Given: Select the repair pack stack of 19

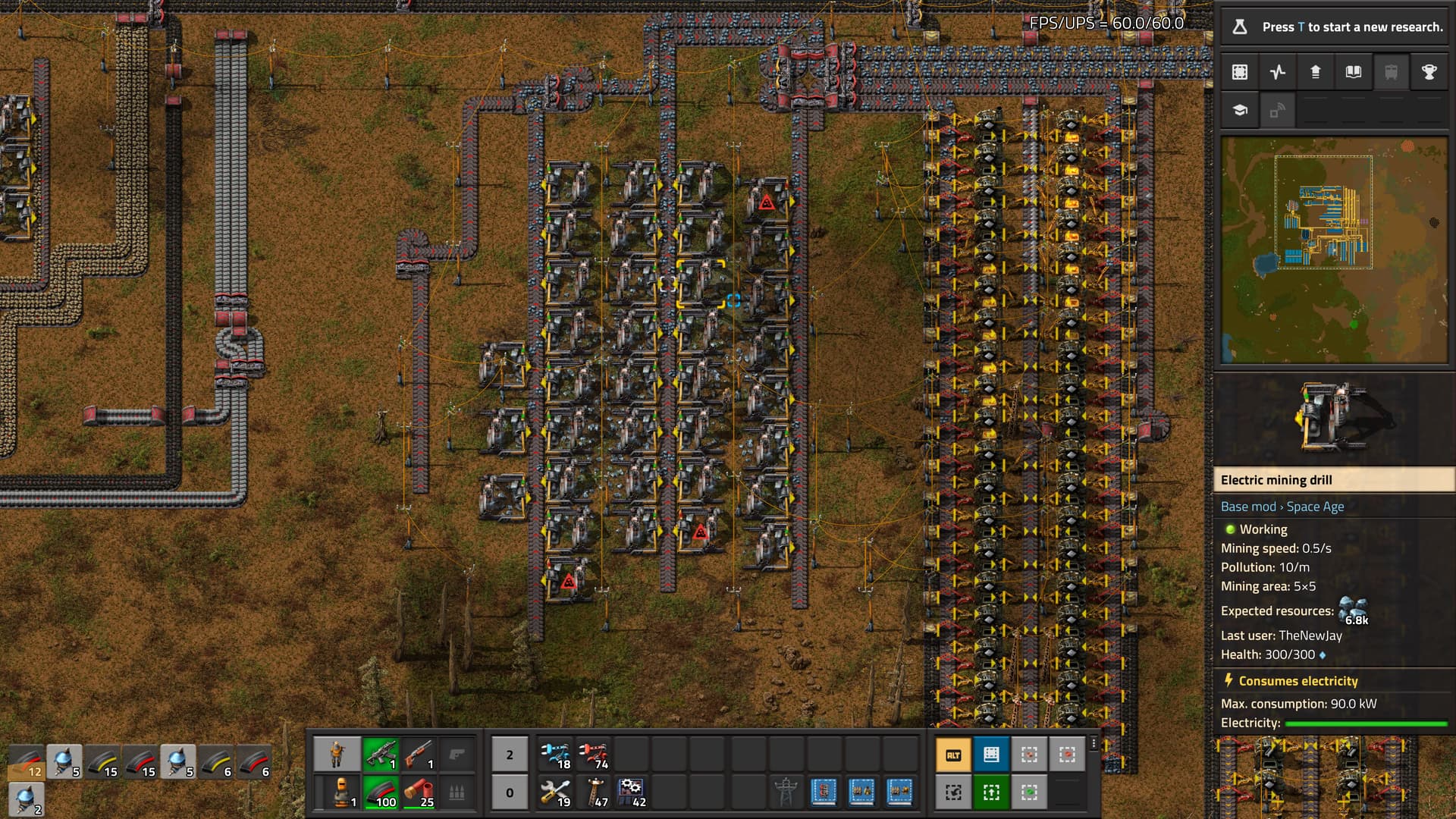Looking at the screenshot, I should pyautogui.click(x=556, y=792).
